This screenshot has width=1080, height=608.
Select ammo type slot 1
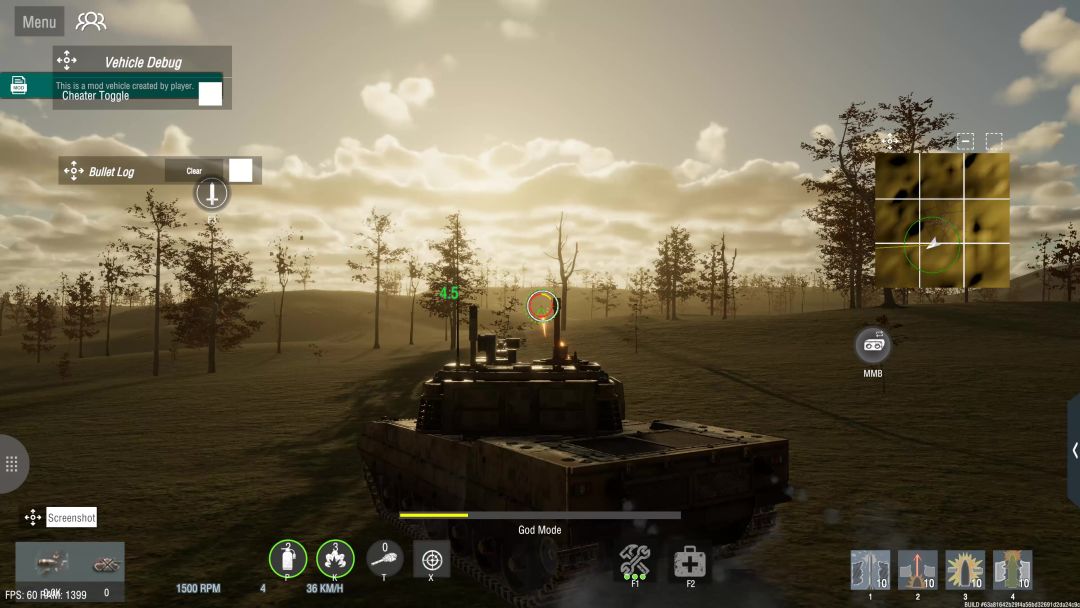870,570
